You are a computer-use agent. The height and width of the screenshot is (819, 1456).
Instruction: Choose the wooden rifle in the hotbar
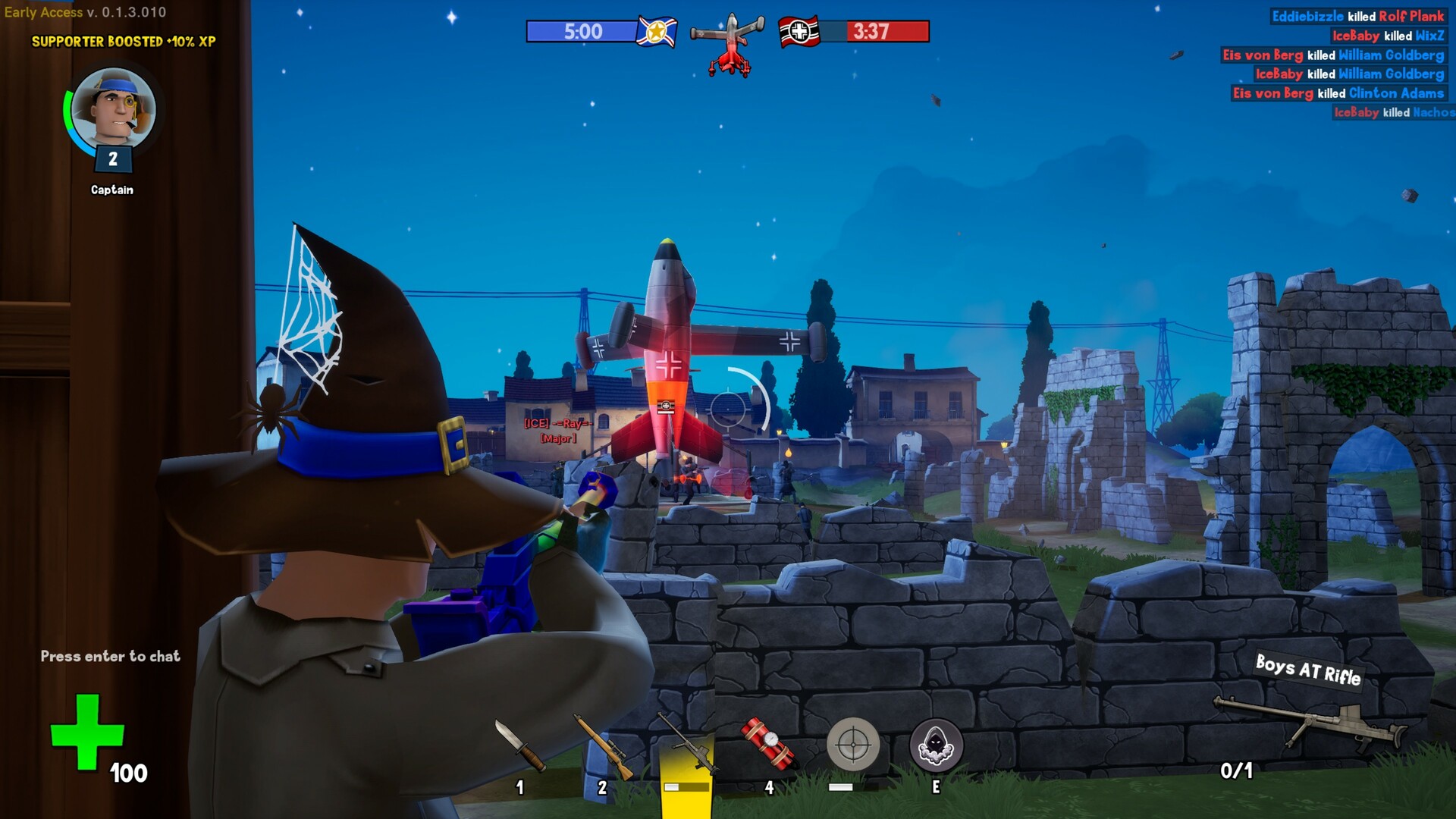coord(603,747)
